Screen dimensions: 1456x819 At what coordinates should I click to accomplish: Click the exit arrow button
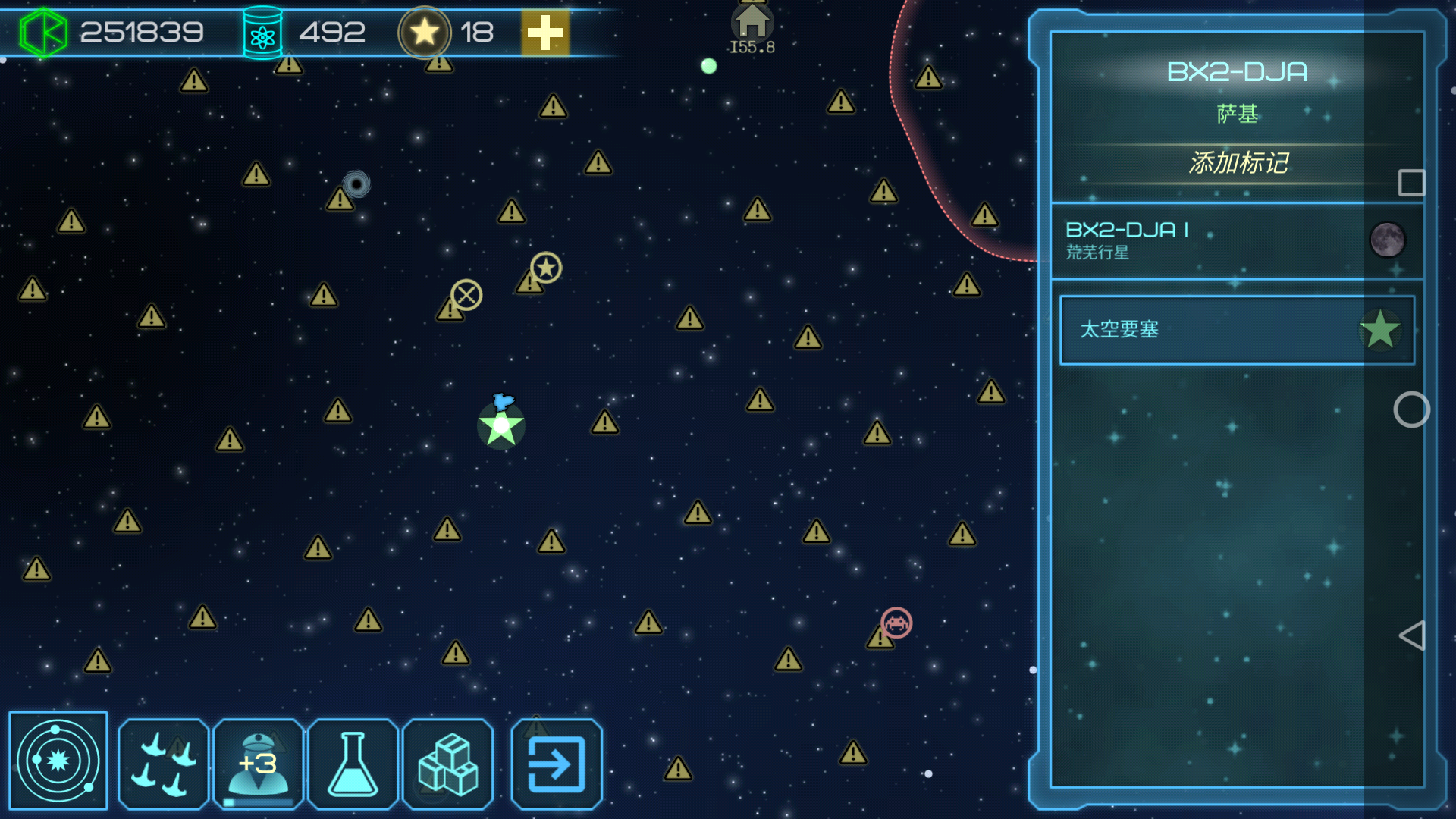(557, 764)
